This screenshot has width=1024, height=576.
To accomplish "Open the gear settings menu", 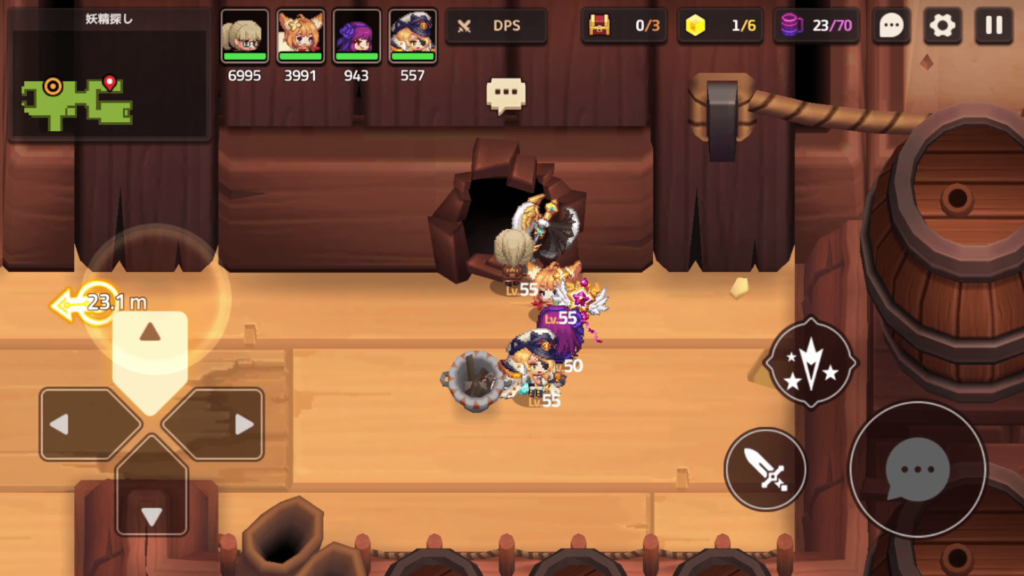I will [x=942, y=26].
